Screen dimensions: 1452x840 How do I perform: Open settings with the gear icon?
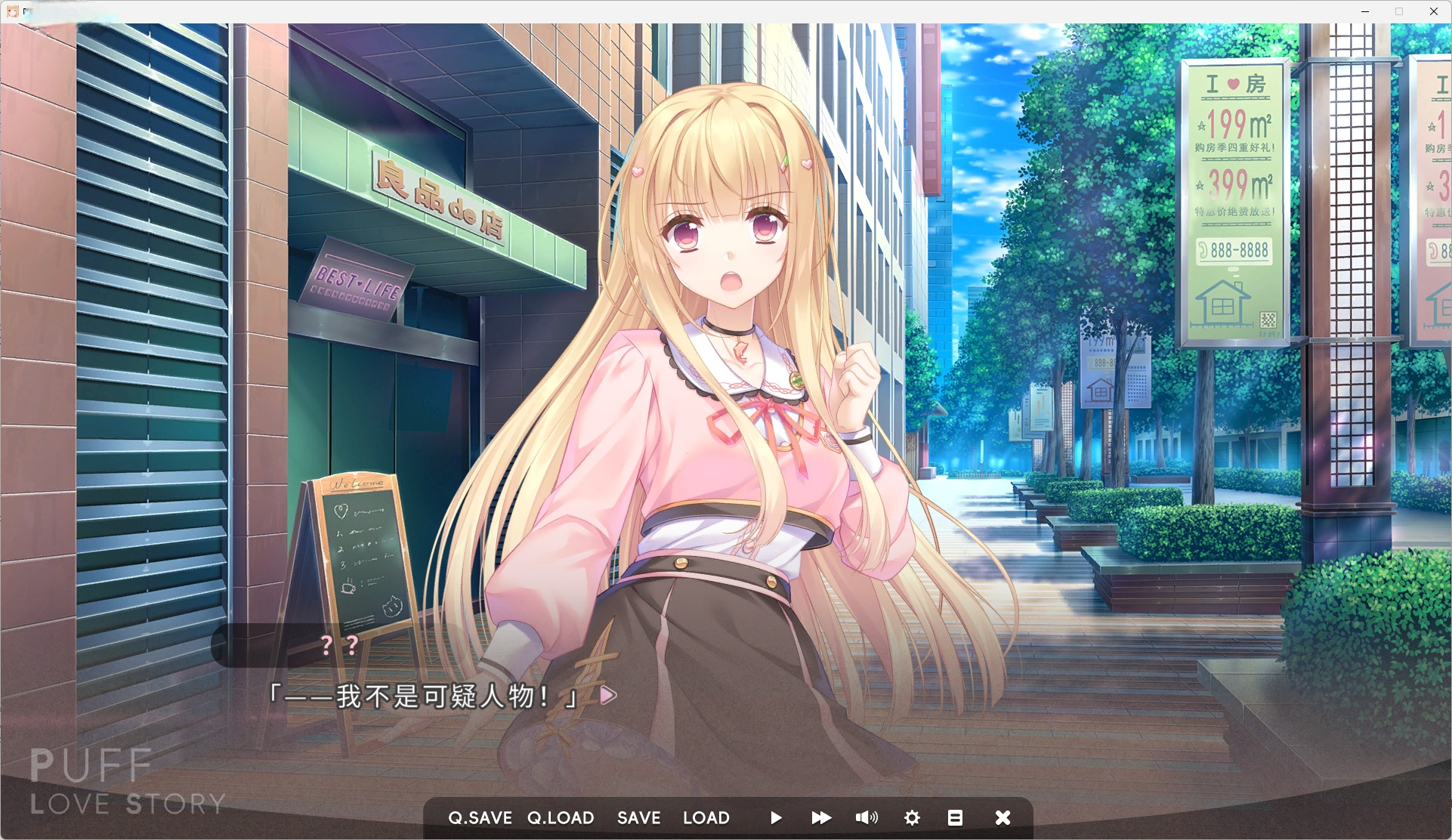[x=912, y=817]
